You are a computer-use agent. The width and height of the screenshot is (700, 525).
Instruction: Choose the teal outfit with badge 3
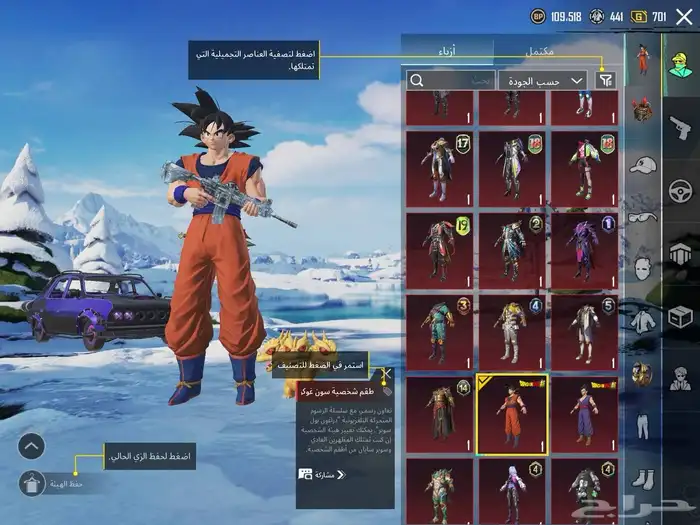coord(440,331)
